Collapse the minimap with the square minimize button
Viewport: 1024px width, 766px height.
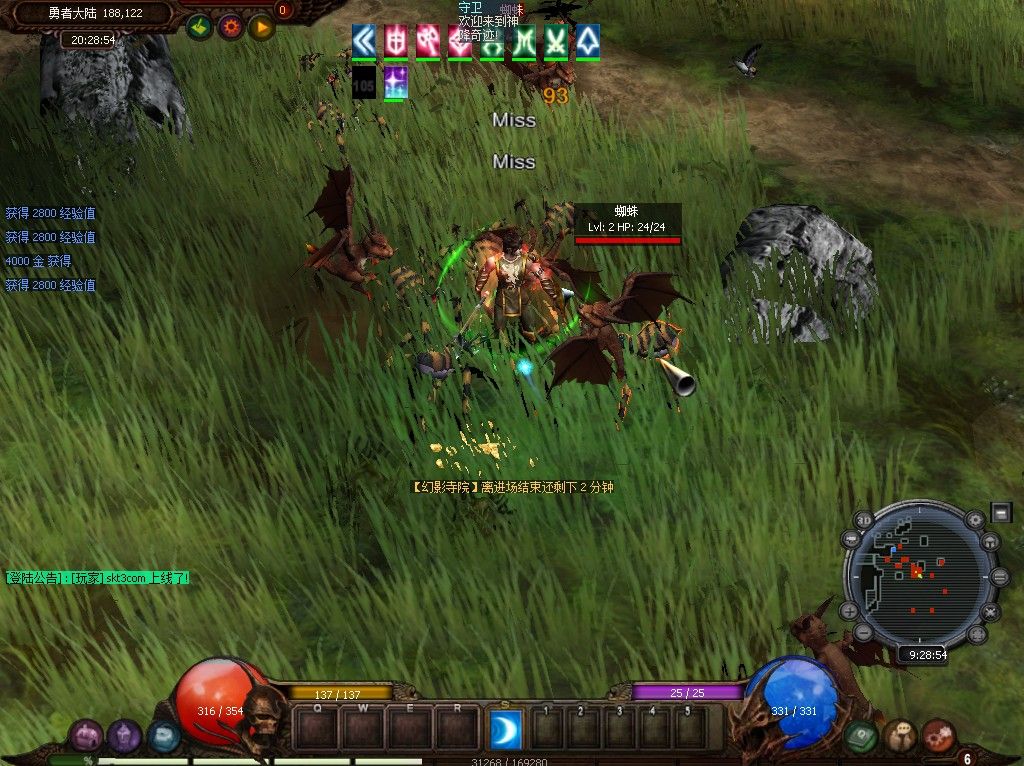click(1001, 512)
